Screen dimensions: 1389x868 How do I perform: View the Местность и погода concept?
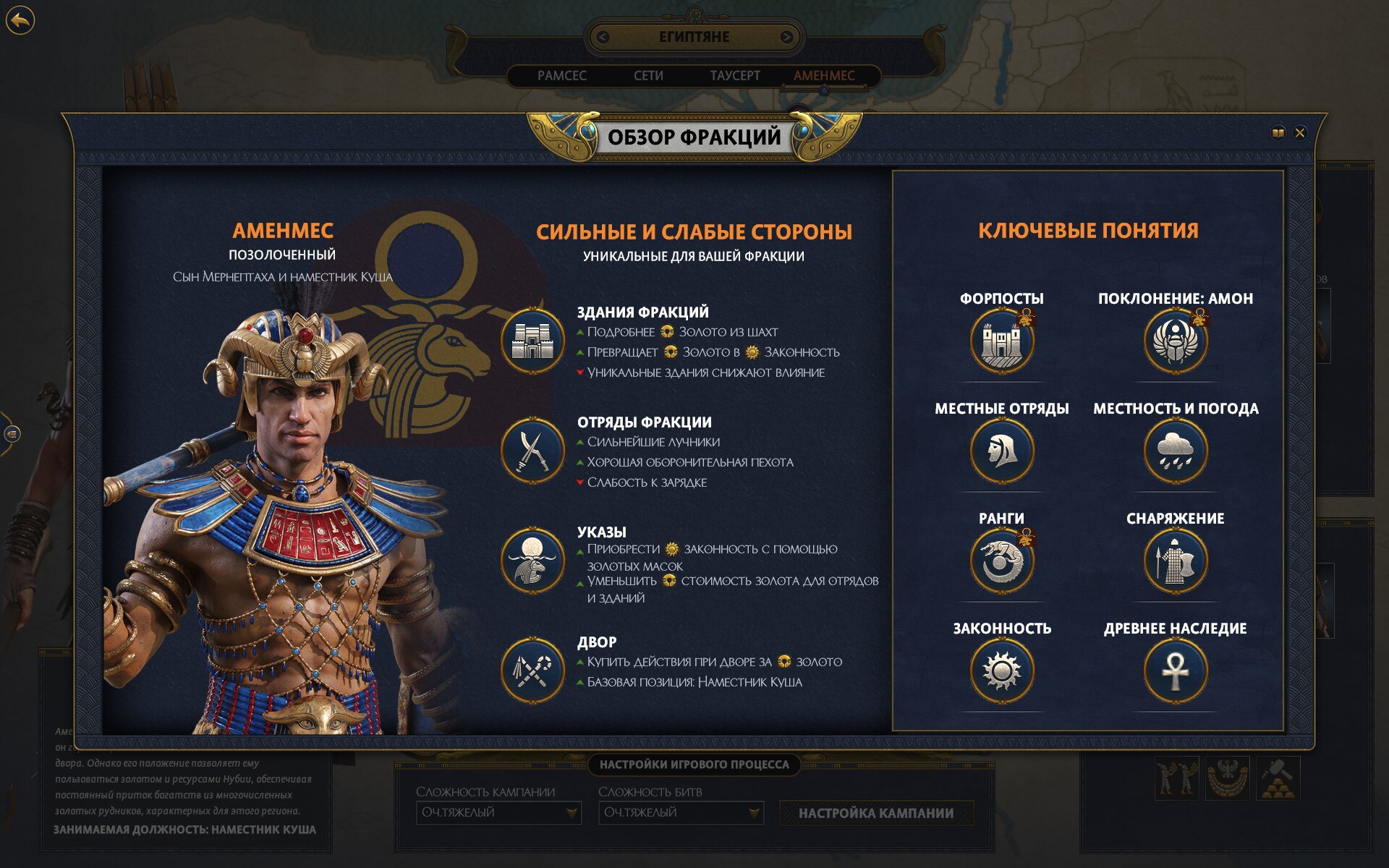coord(1176,451)
